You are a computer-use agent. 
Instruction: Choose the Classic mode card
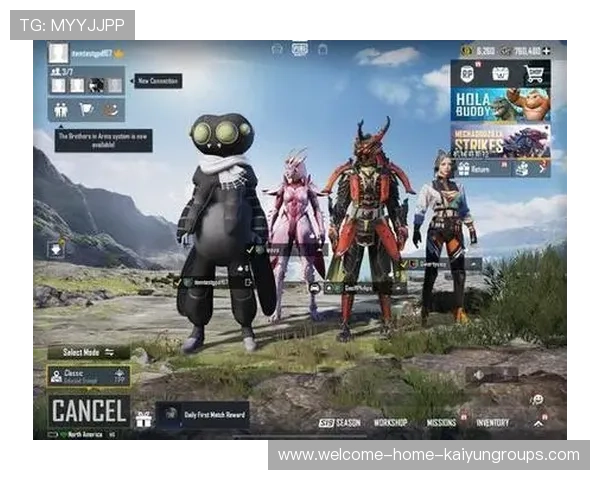(88, 376)
